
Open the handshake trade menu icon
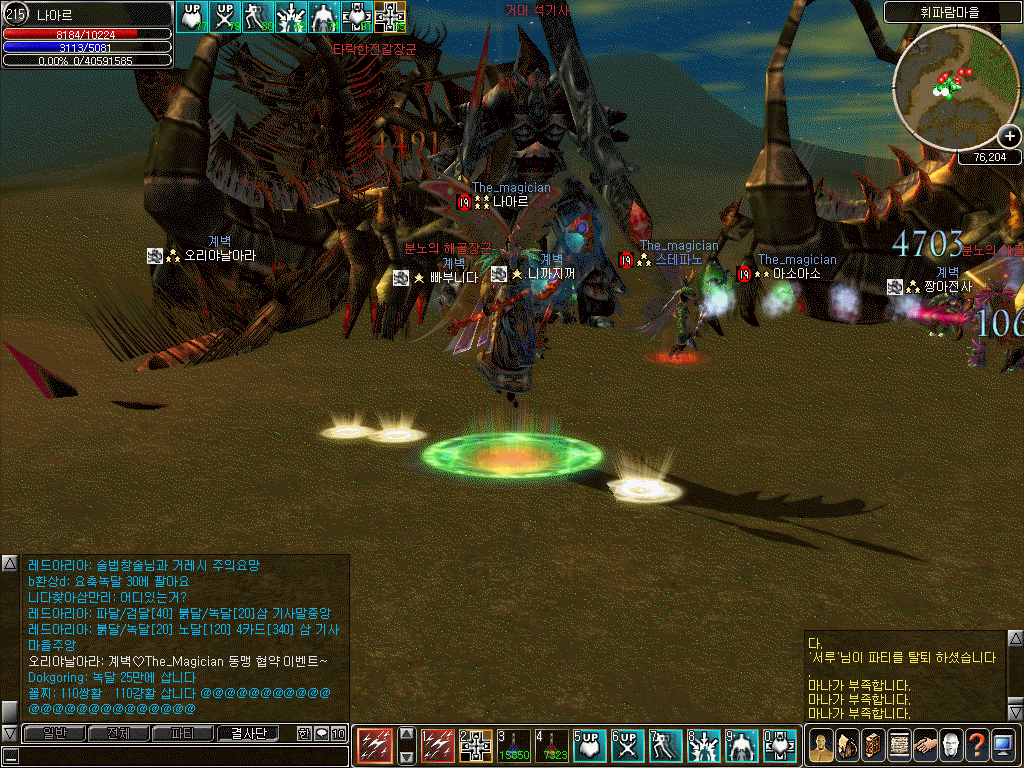tap(925, 746)
